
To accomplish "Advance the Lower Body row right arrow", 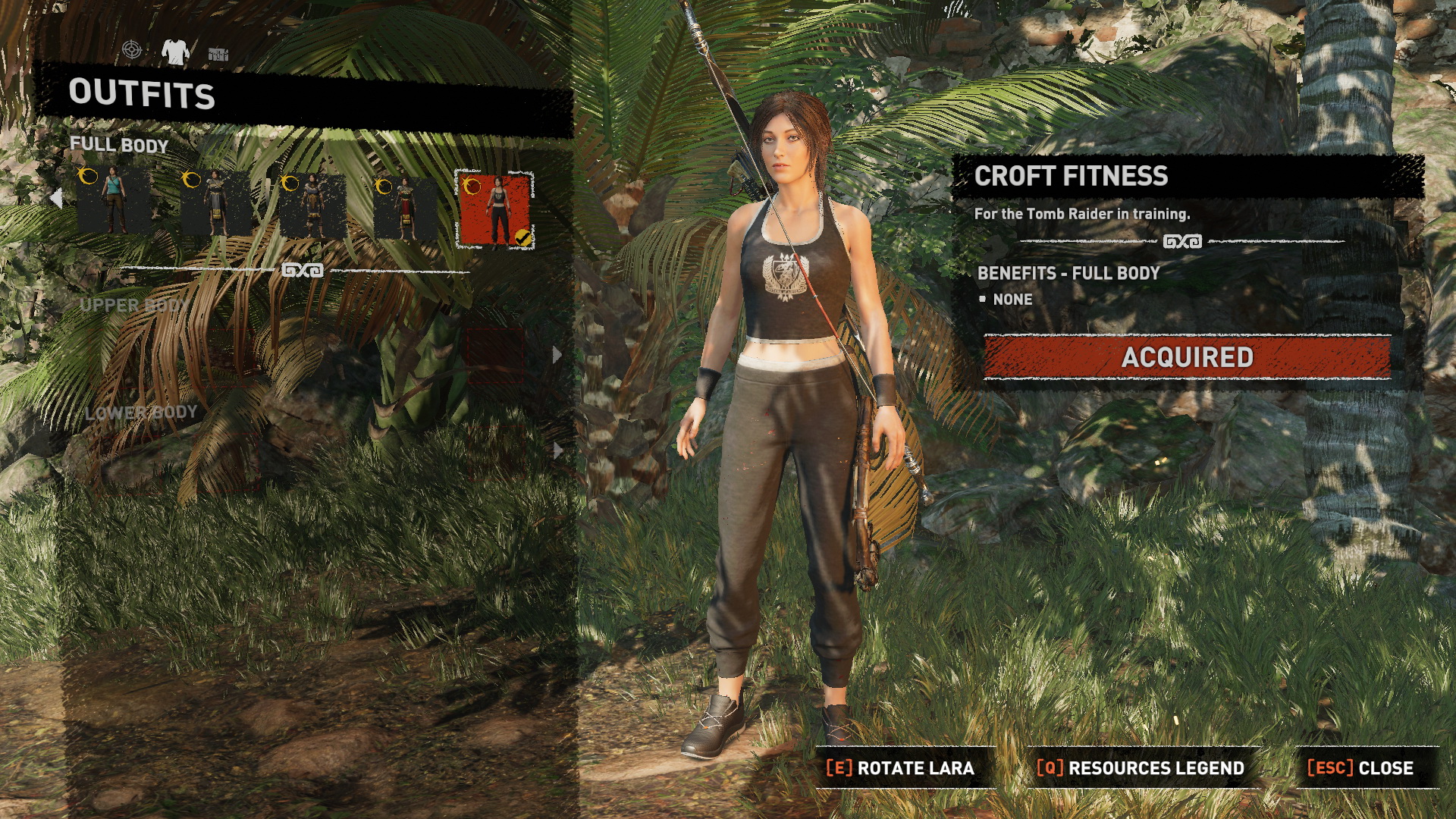I will 557,450.
